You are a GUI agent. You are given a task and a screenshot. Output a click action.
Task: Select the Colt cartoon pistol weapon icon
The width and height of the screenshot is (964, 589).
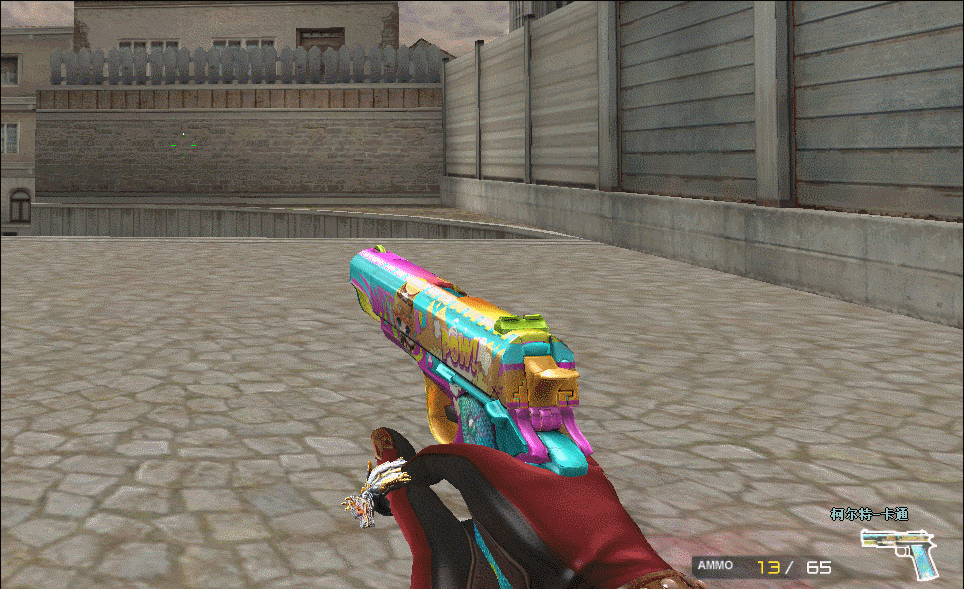[899, 551]
